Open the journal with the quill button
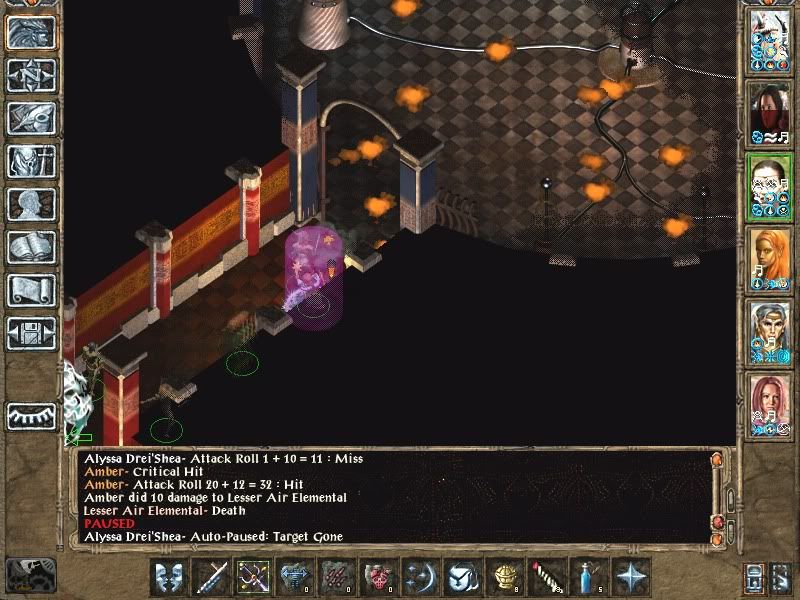Viewport: 800px width, 600px height. tap(31, 118)
